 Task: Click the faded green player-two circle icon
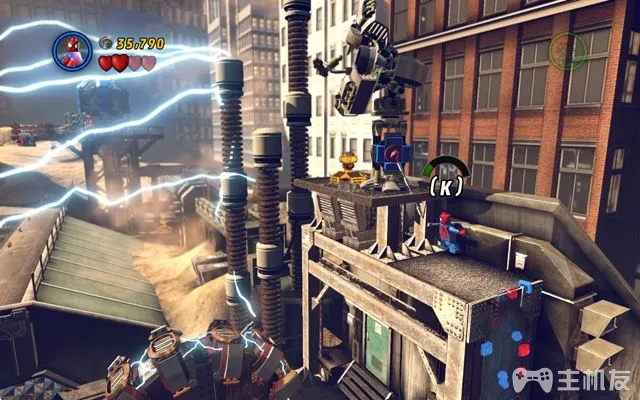tap(567, 47)
